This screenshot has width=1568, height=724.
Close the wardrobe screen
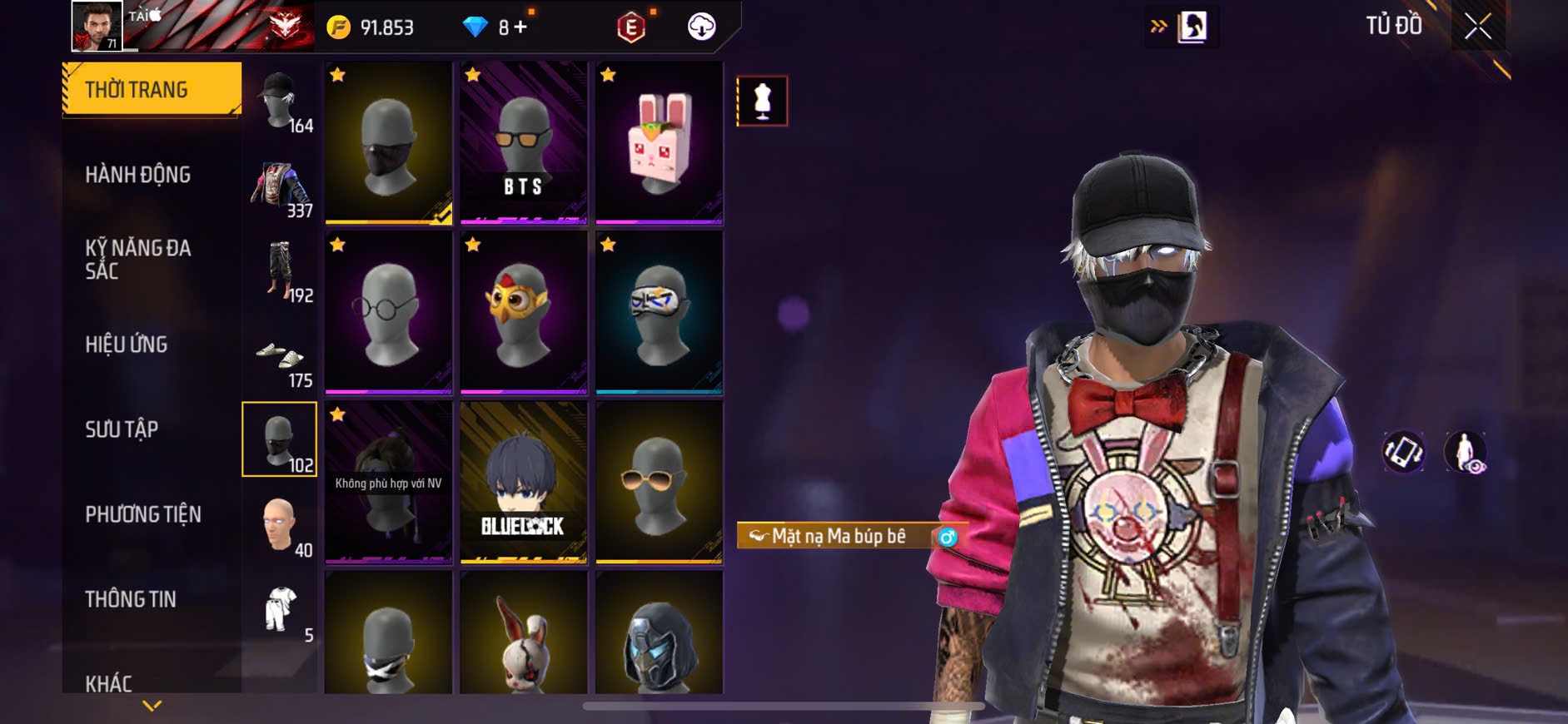(1478, 27)
